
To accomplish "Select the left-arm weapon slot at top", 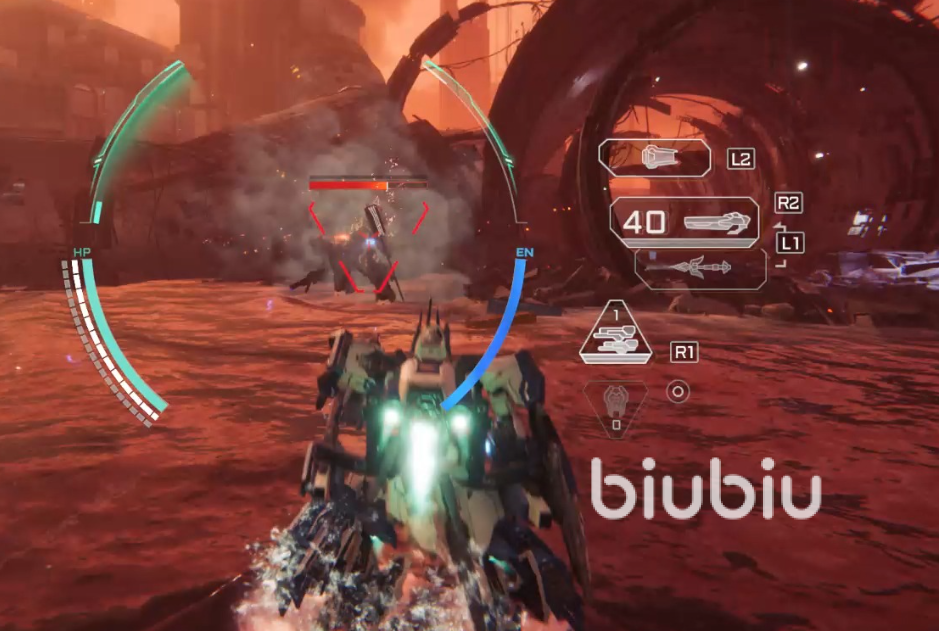I will click(x=654, y=158).
